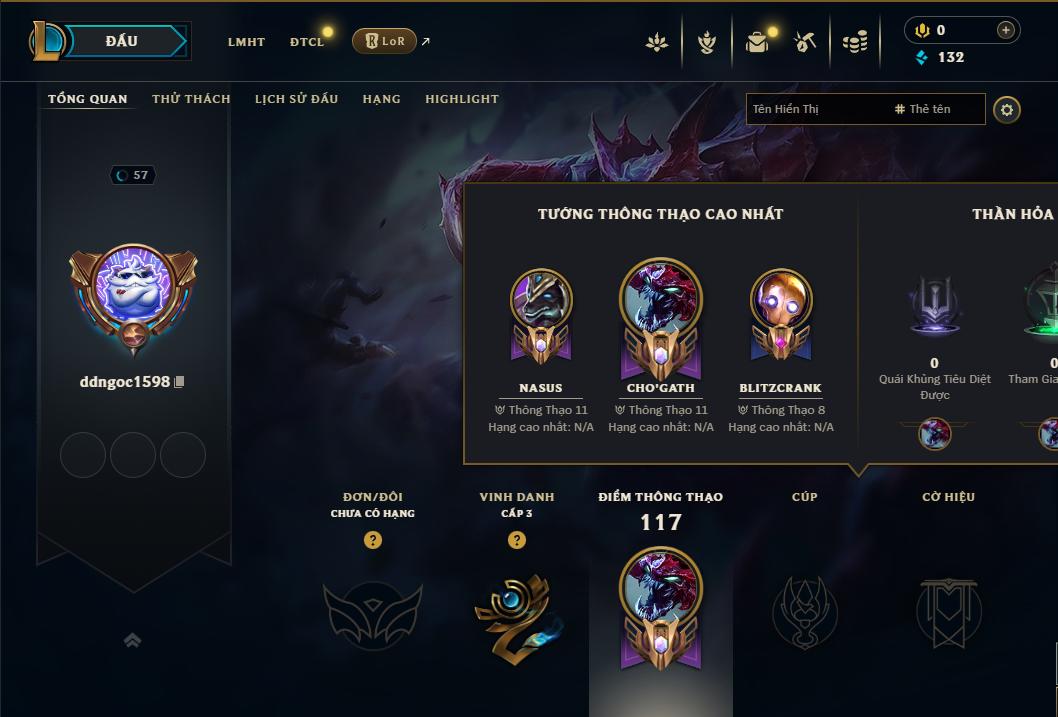Expand the profile banner arrow
The width and height of the screenshot is (1058, 717).
(x=133, y=640)
